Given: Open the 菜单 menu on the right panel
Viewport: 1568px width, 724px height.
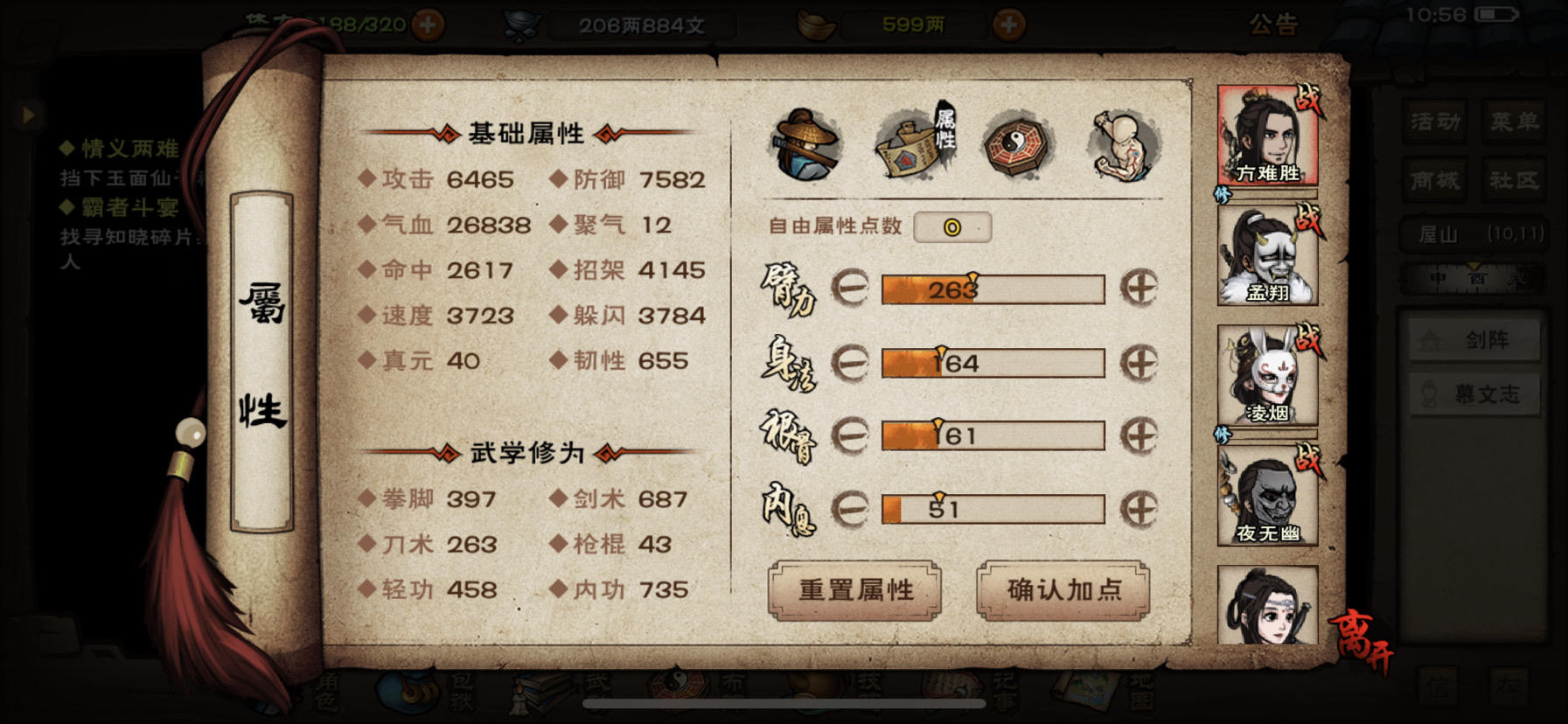Looking at the screenshot, I should pyautogui.click(x=1515, y=122).
